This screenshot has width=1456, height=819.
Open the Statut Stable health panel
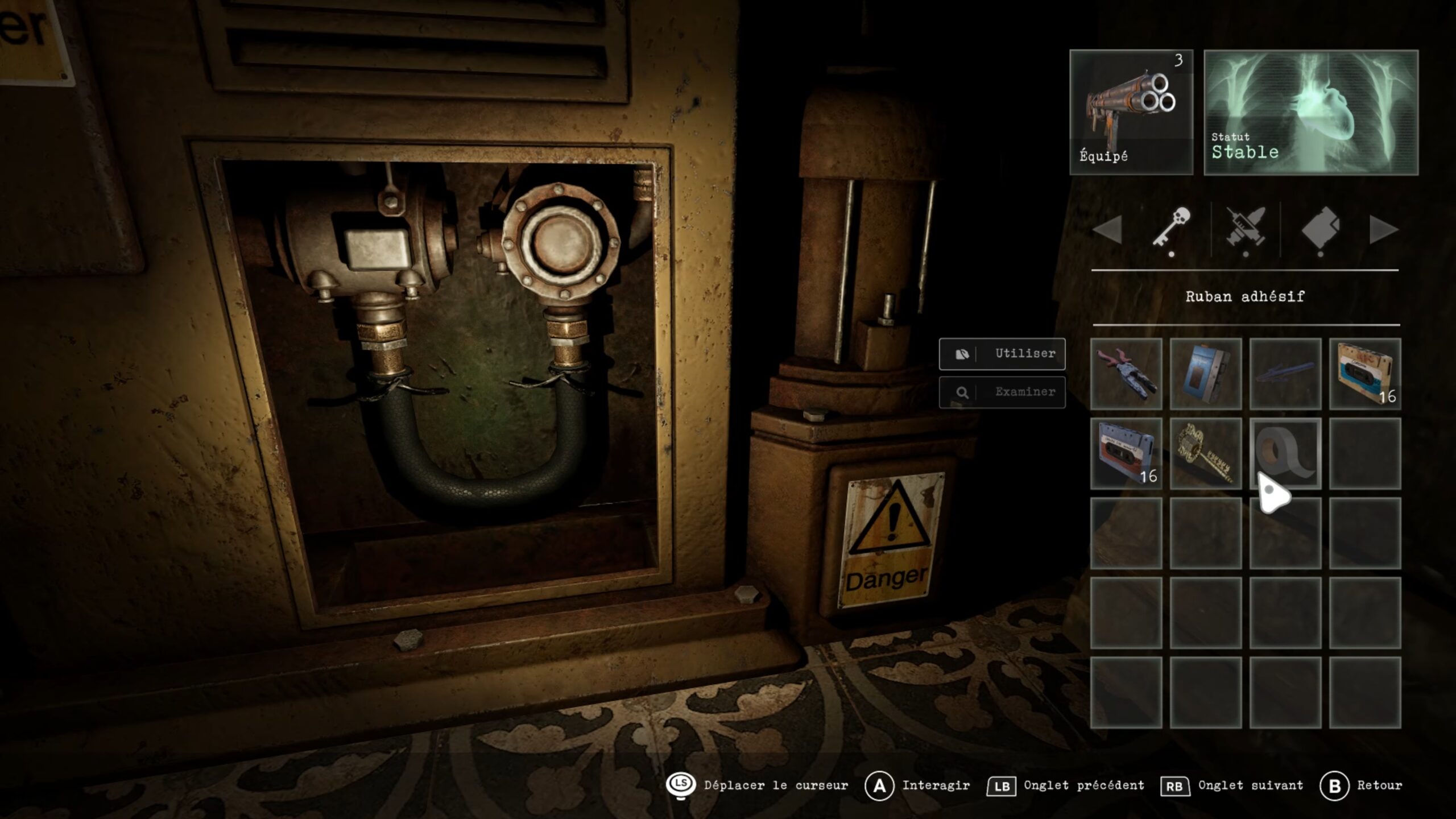tap(1311, 112)
